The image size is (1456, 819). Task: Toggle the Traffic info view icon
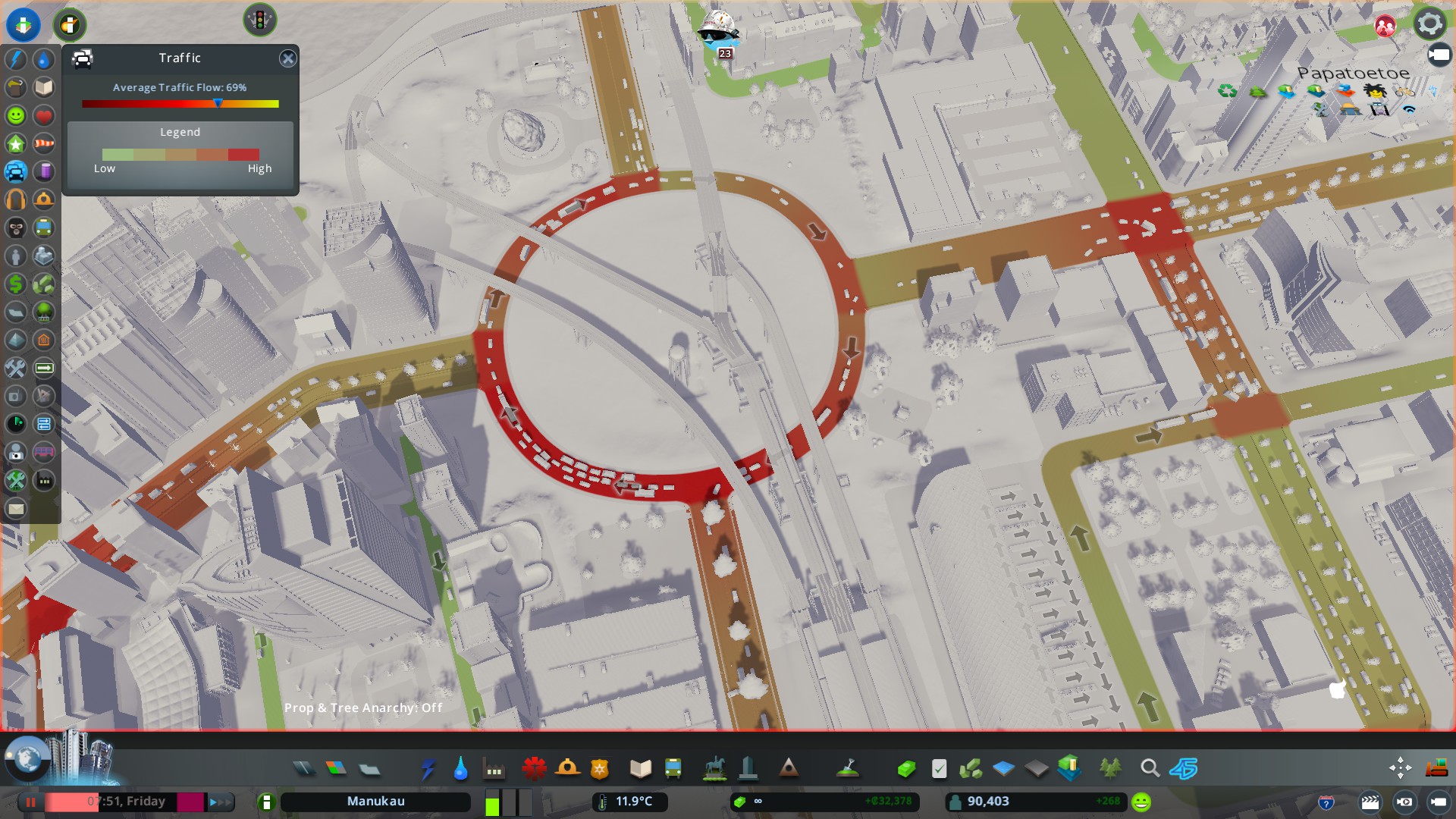(x=16, y=172)
